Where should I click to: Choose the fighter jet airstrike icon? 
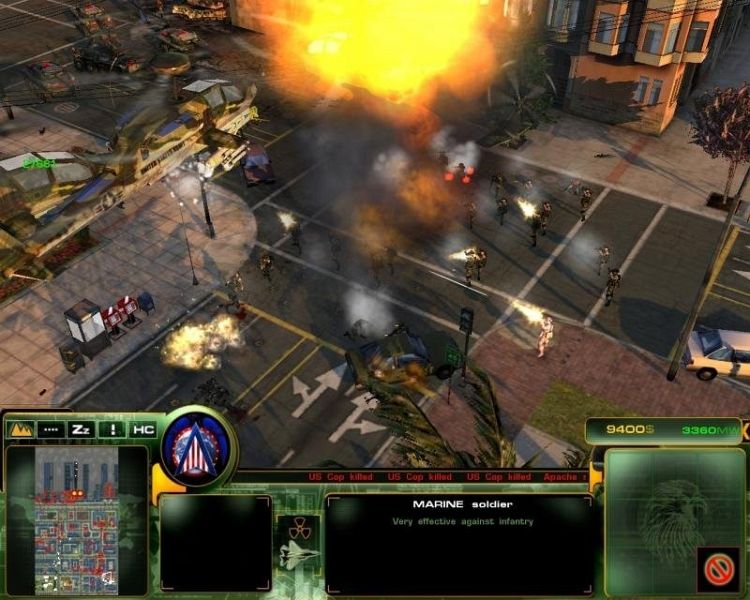[301, 556]
